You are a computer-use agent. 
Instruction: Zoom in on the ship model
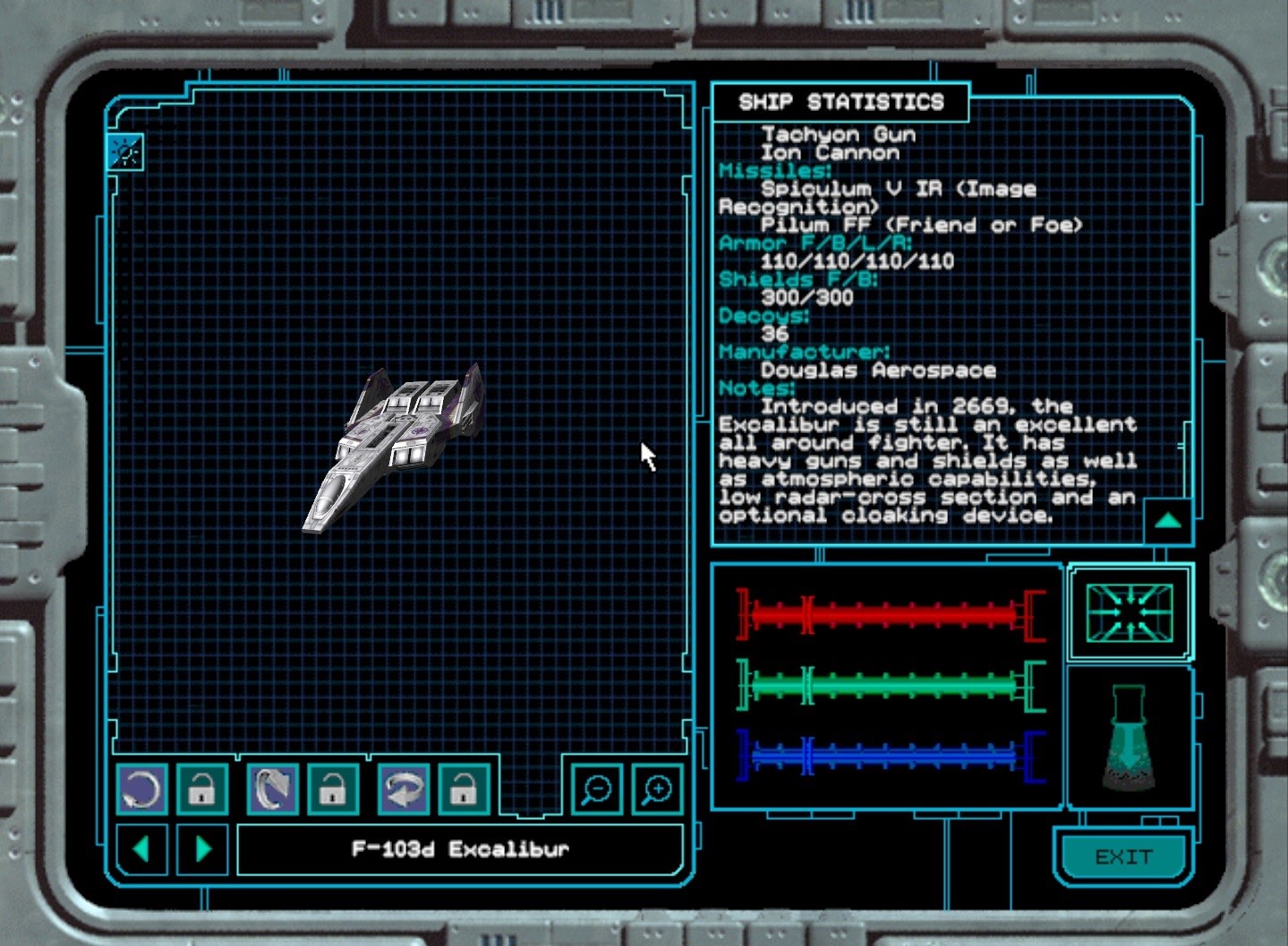click(x=657, y=789)
